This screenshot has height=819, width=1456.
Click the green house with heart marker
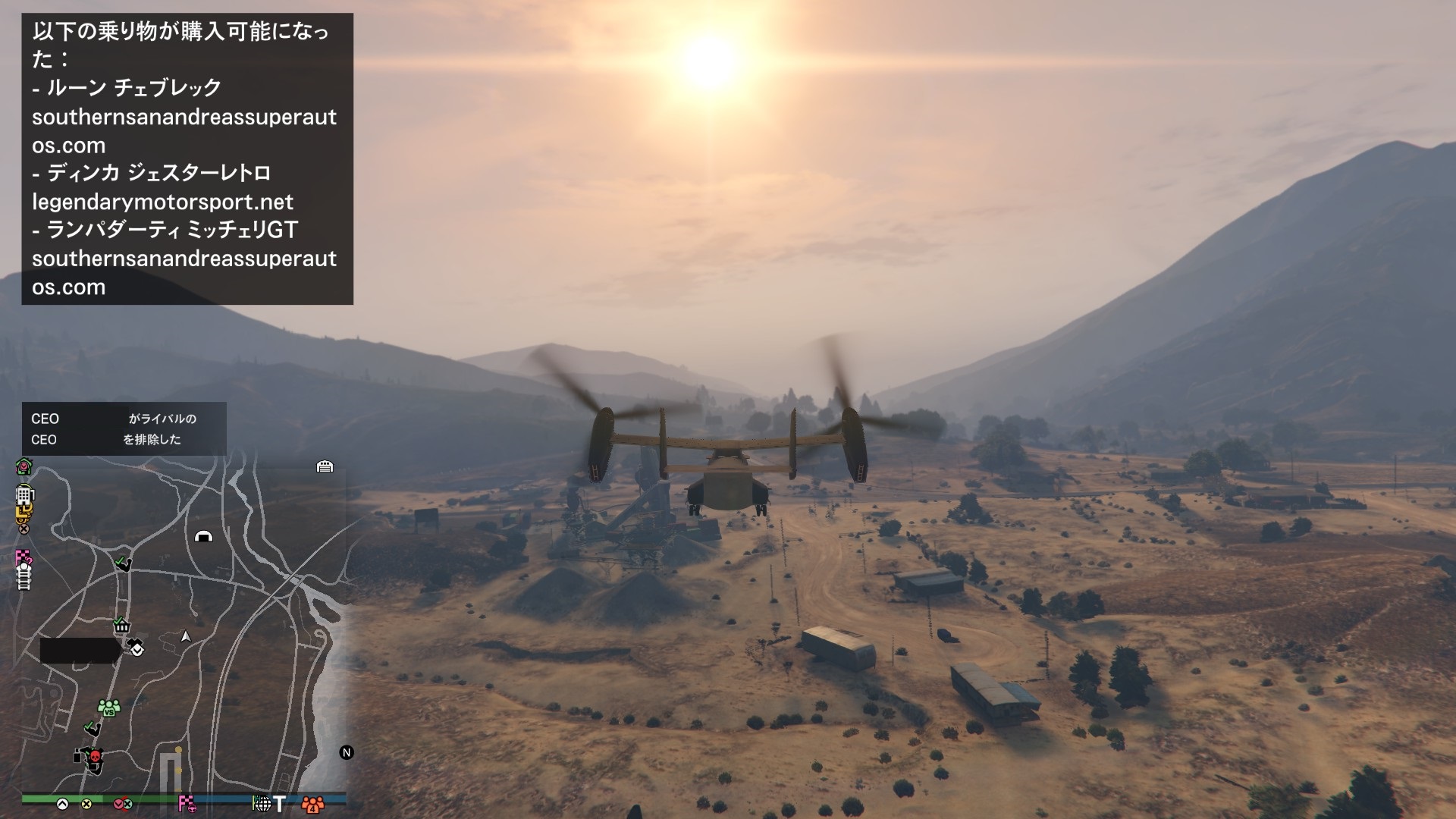point(24,466)
